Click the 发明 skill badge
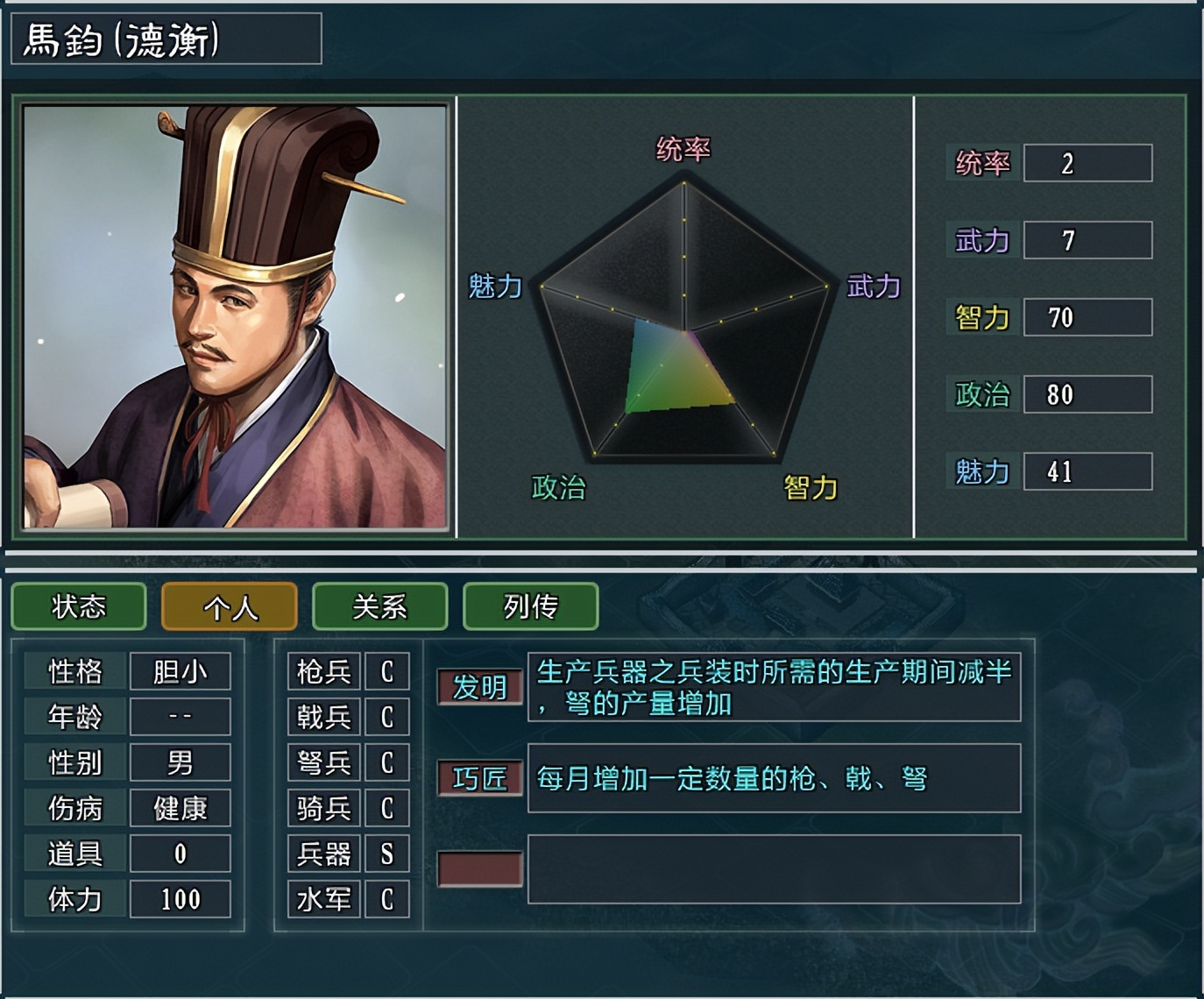 tap(480, 688)
